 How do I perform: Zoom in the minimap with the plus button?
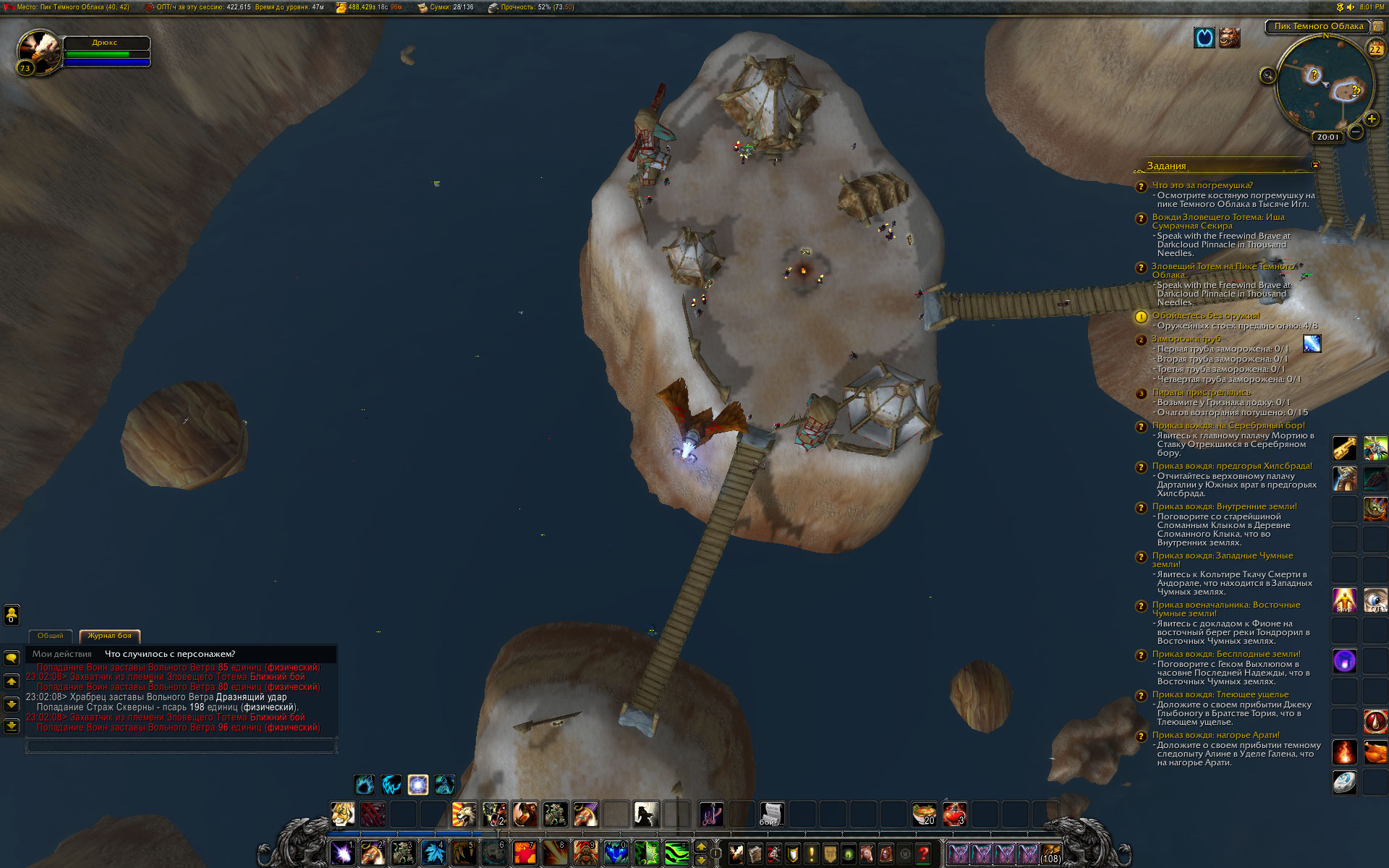click(x=1371, y=119)
